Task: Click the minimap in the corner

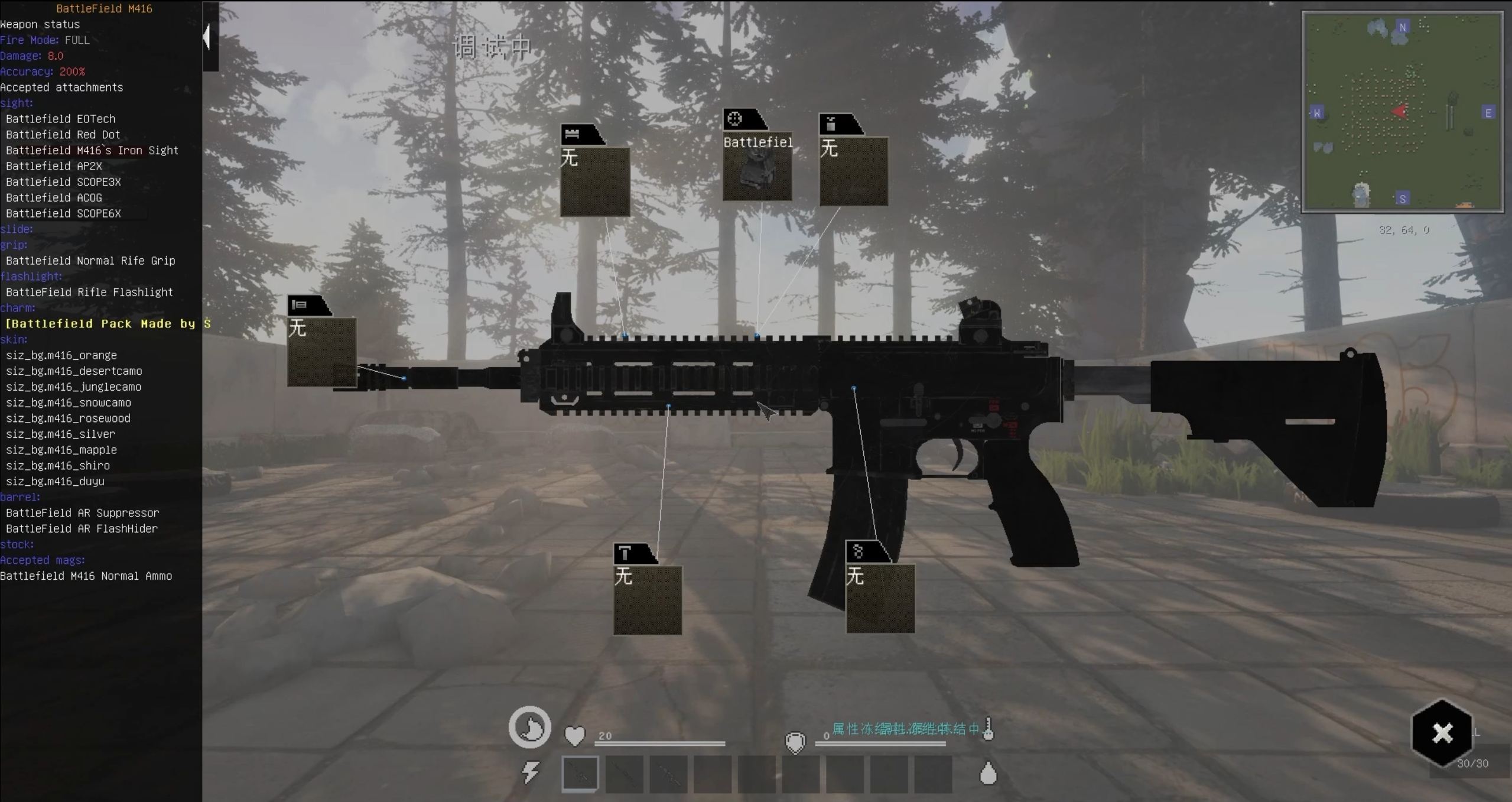Action: [1402, 112]
